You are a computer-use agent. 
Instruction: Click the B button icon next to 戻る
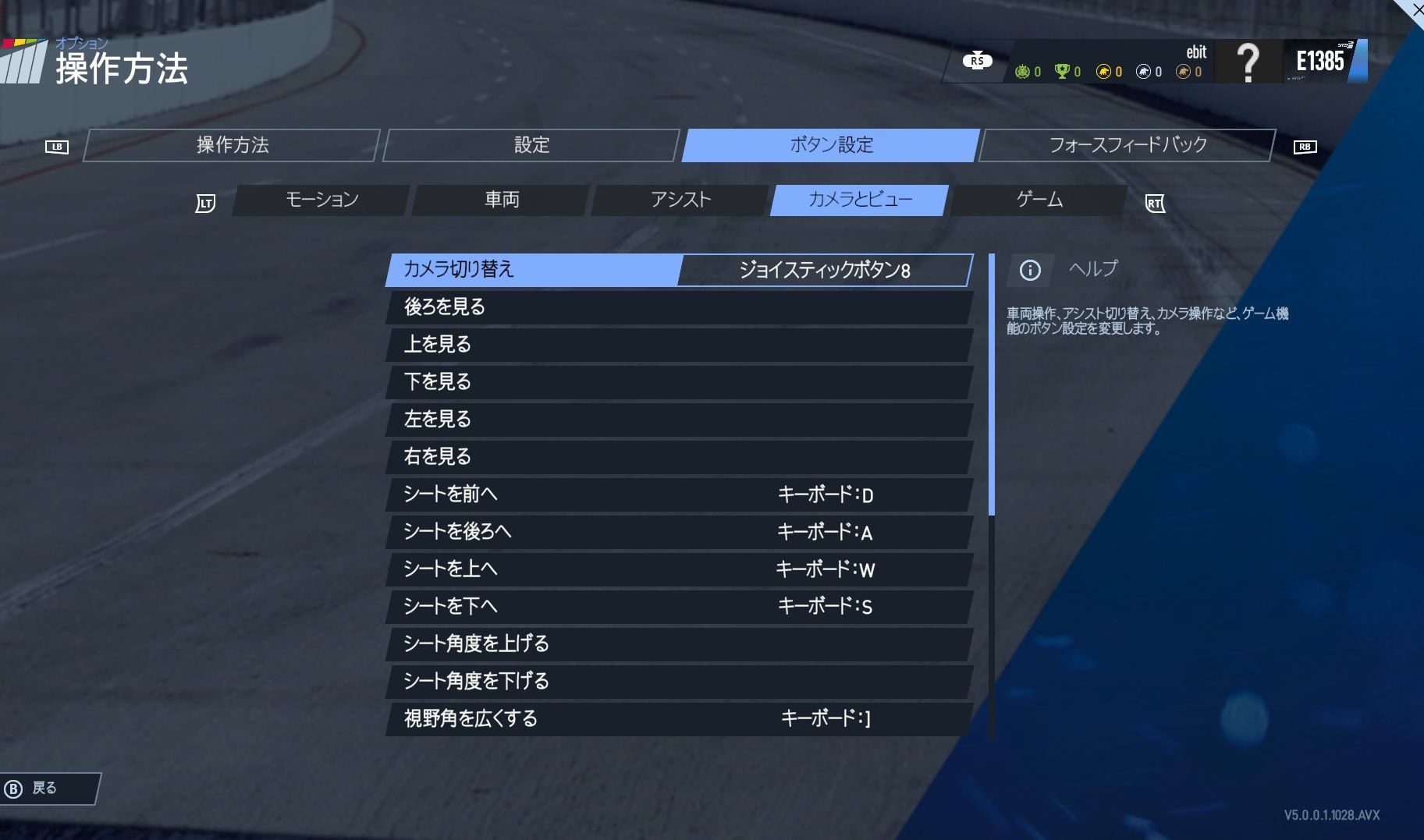12,788
